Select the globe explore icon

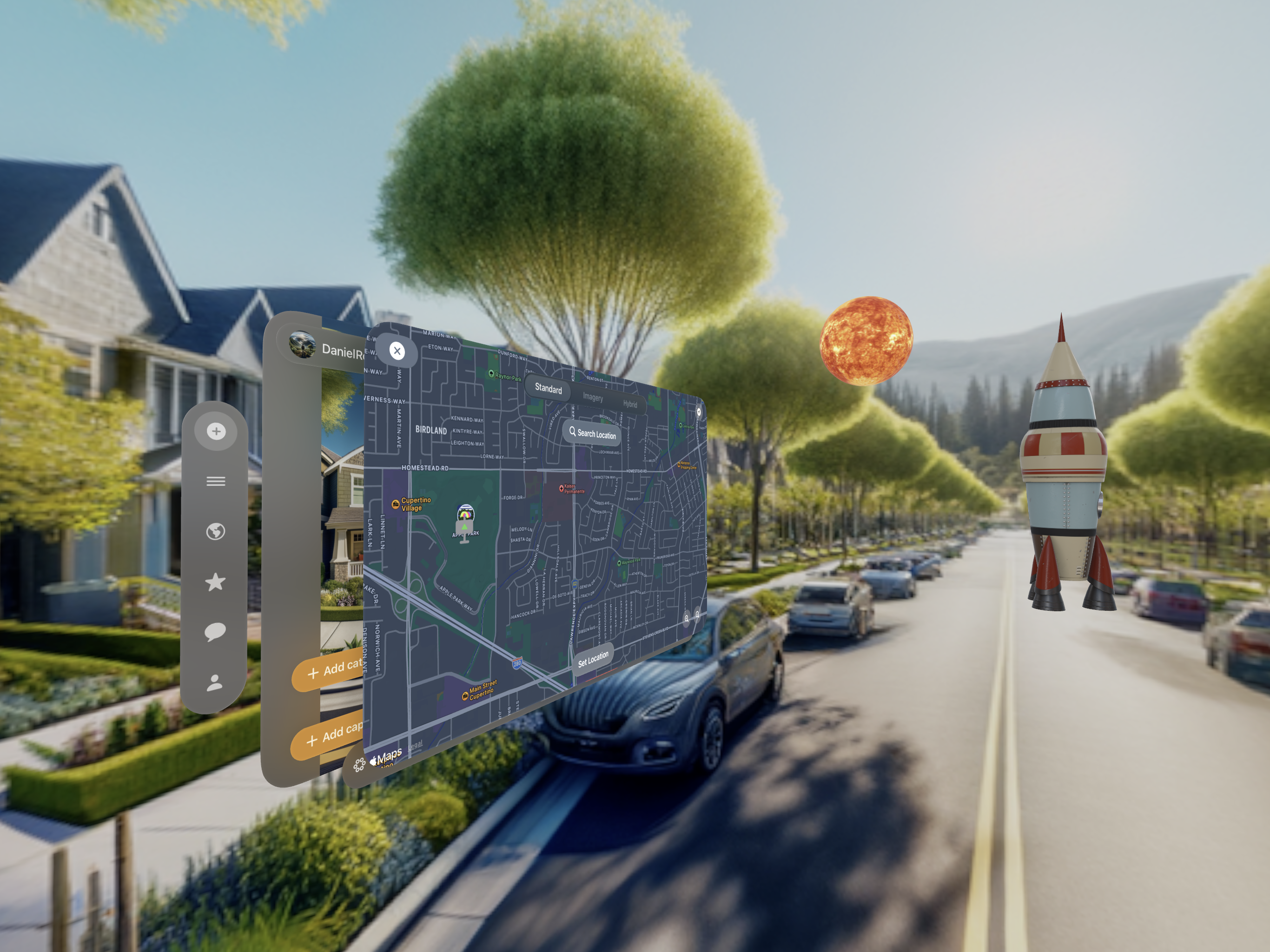click(x=215, y=530)
